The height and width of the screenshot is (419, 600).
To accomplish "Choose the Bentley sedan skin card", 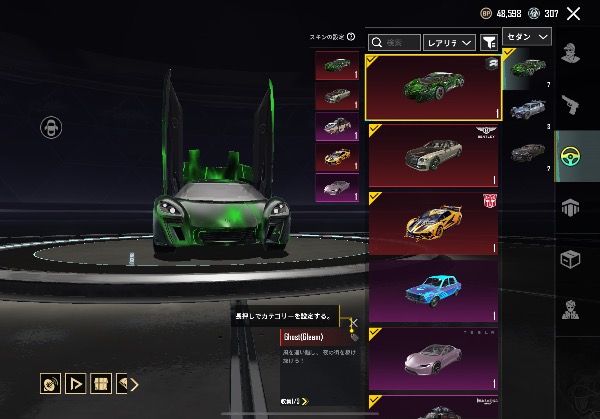I will point(433,155).
